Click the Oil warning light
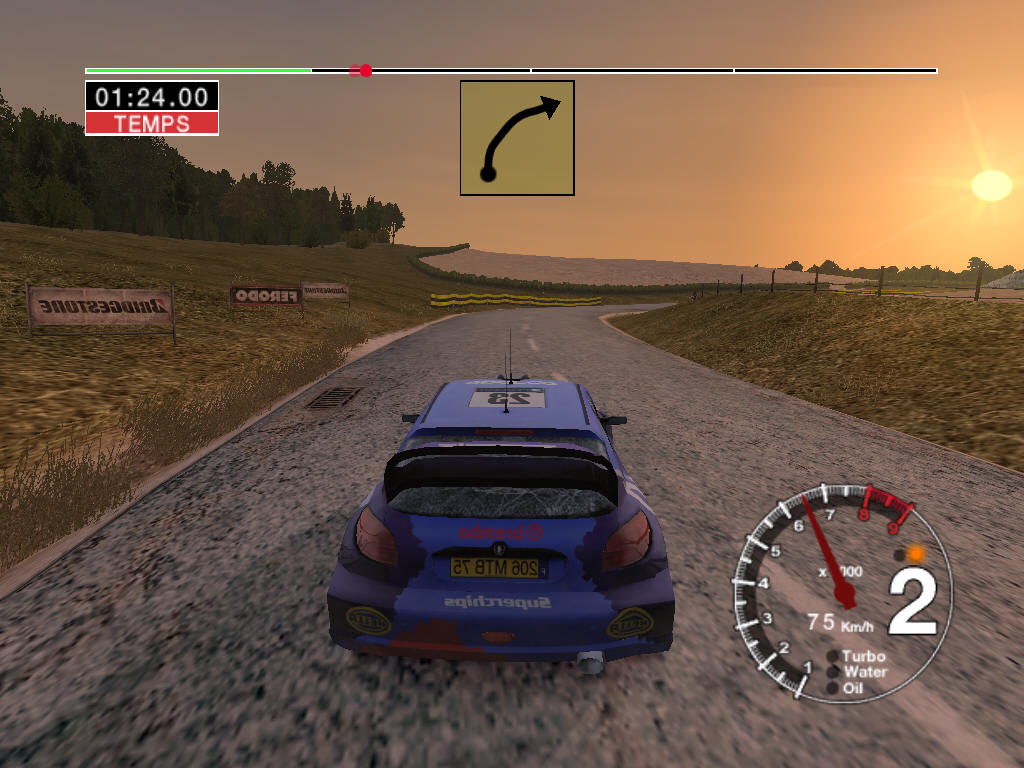Screen dimensions: 1024x768 833,688
